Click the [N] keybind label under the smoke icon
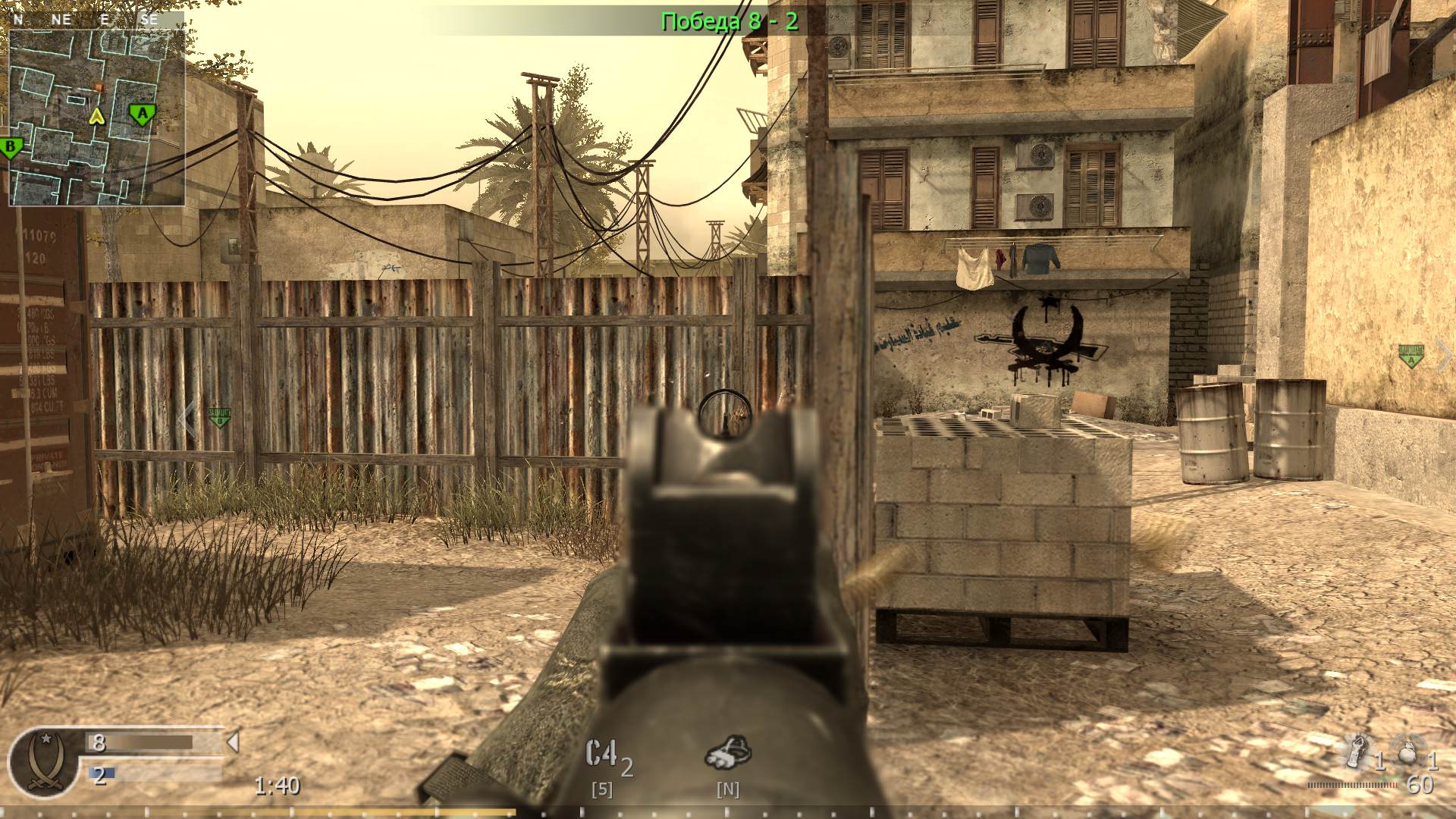This screenshot has width=1456, height=819. coord(729,789)
